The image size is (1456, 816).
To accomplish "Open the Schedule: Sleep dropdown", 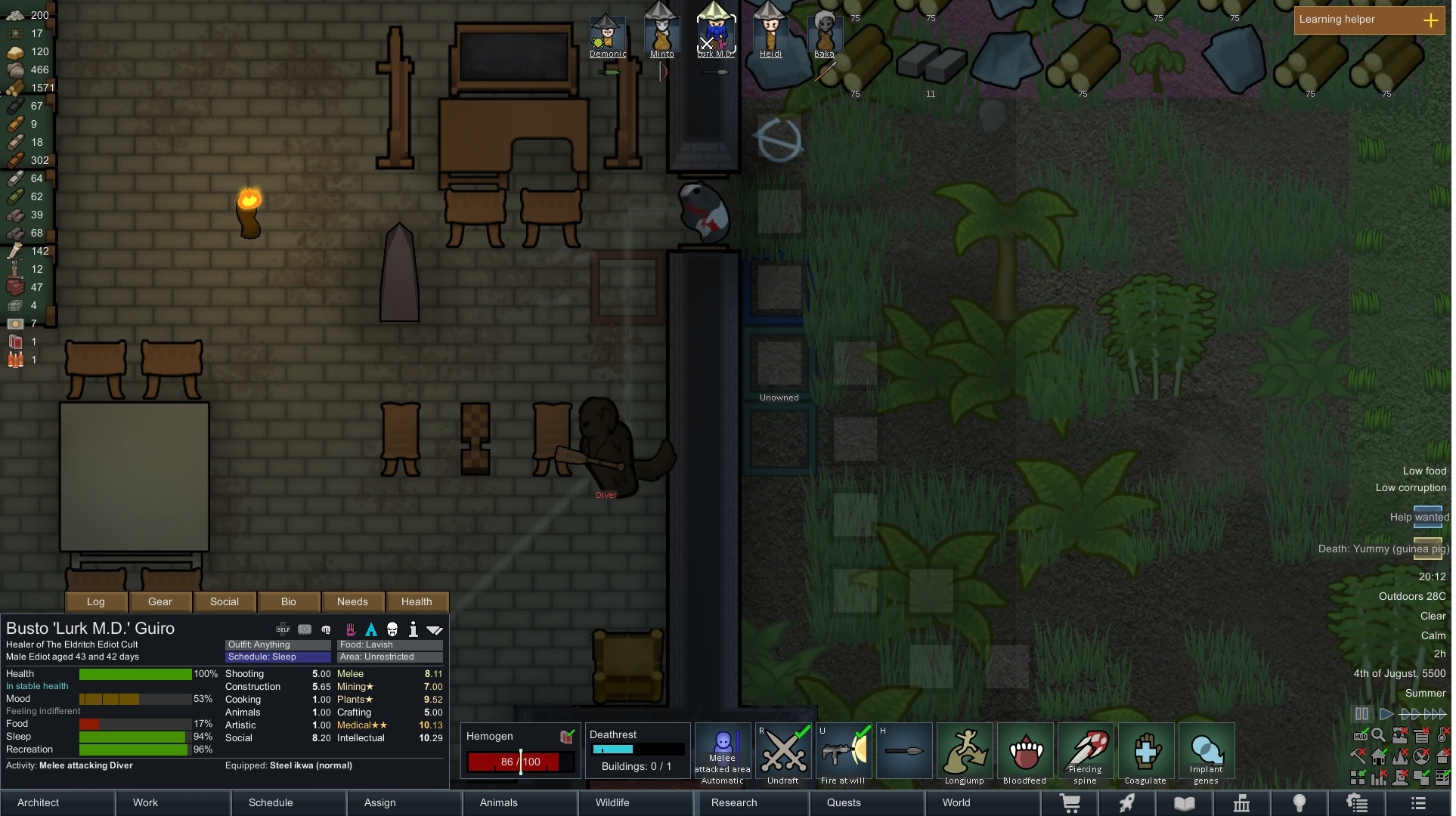I will (x=277, y=657).
